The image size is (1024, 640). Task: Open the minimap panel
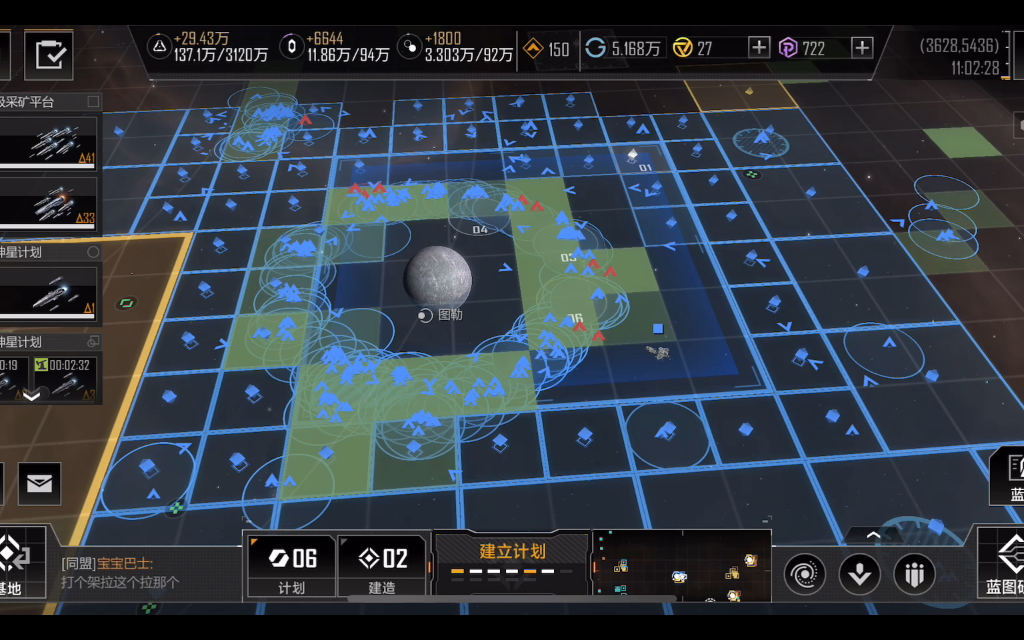pyautogui.click(x=680, y=566)
